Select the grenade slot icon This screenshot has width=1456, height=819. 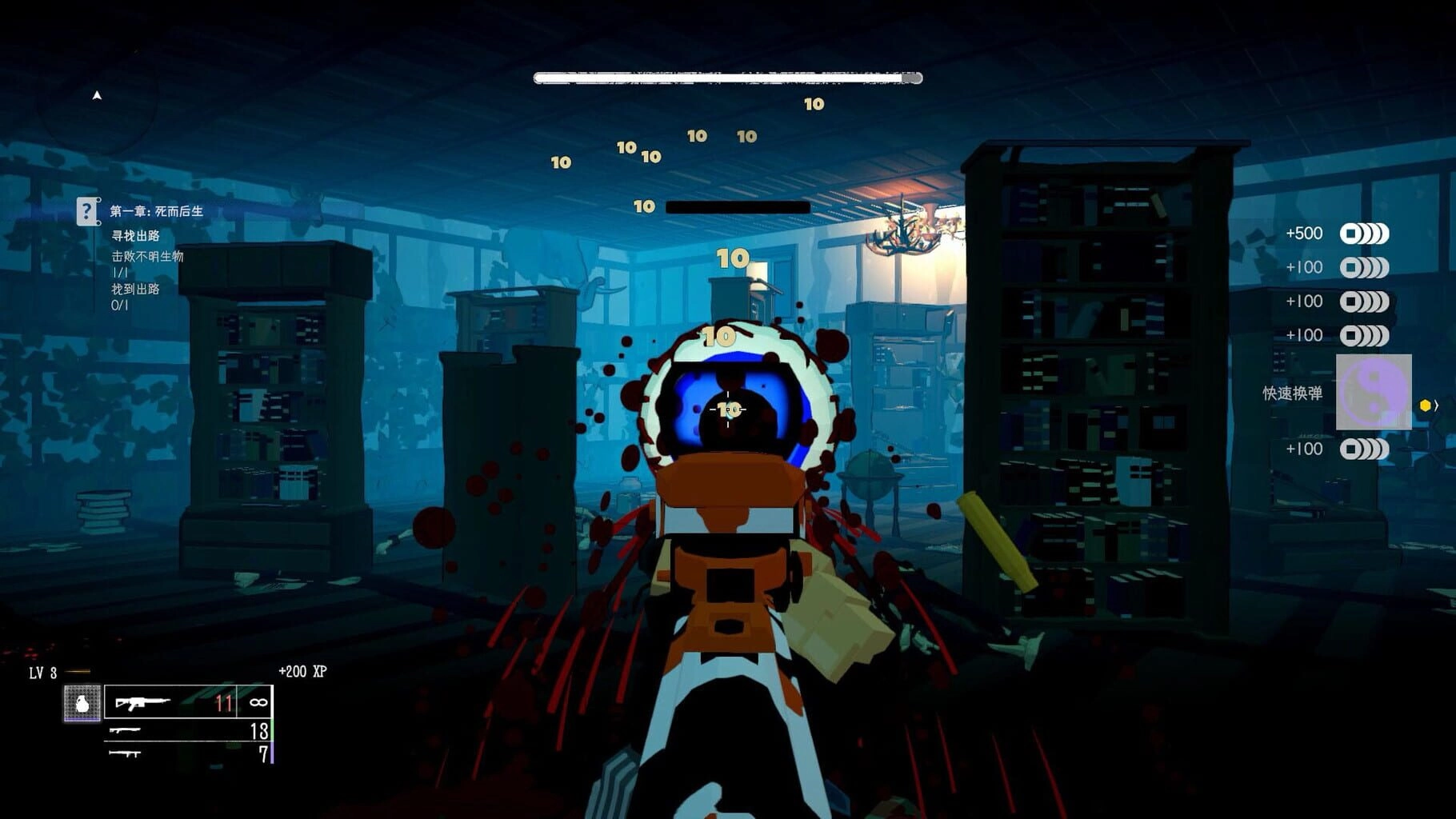(82, 703)
